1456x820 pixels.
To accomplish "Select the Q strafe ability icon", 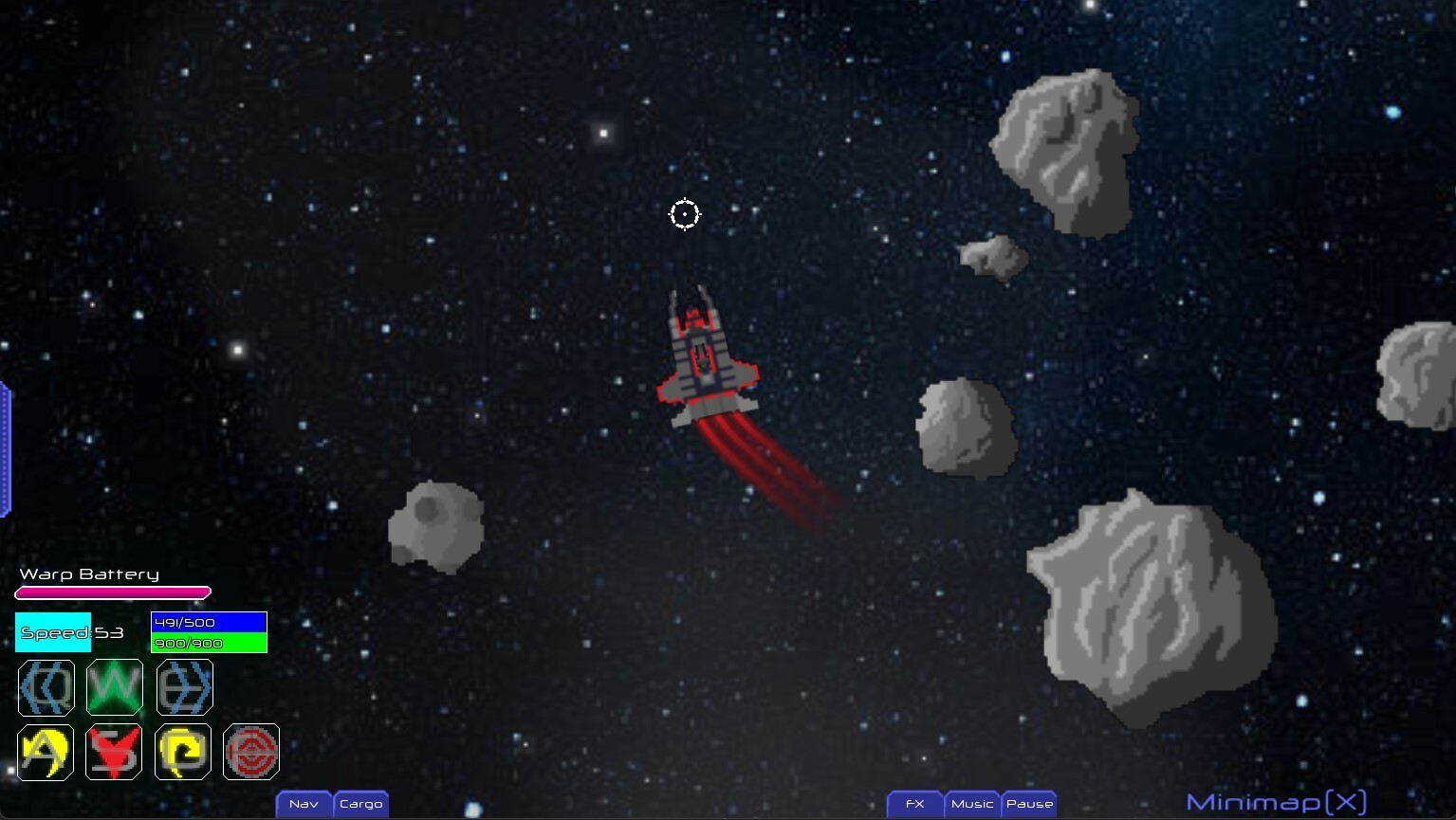I will tap(46, 687).
